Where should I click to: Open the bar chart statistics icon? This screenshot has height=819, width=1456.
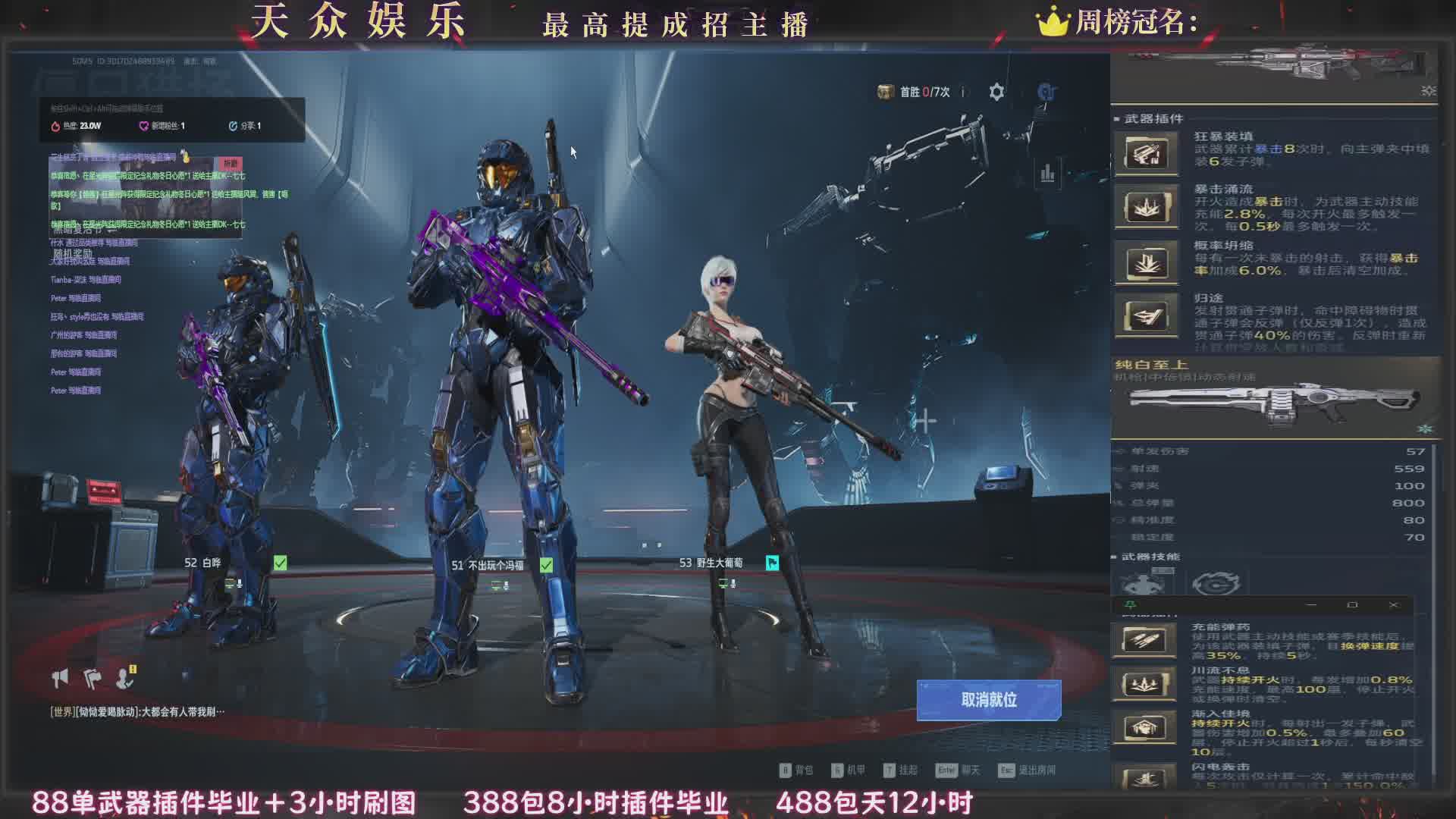point(1047,174)
